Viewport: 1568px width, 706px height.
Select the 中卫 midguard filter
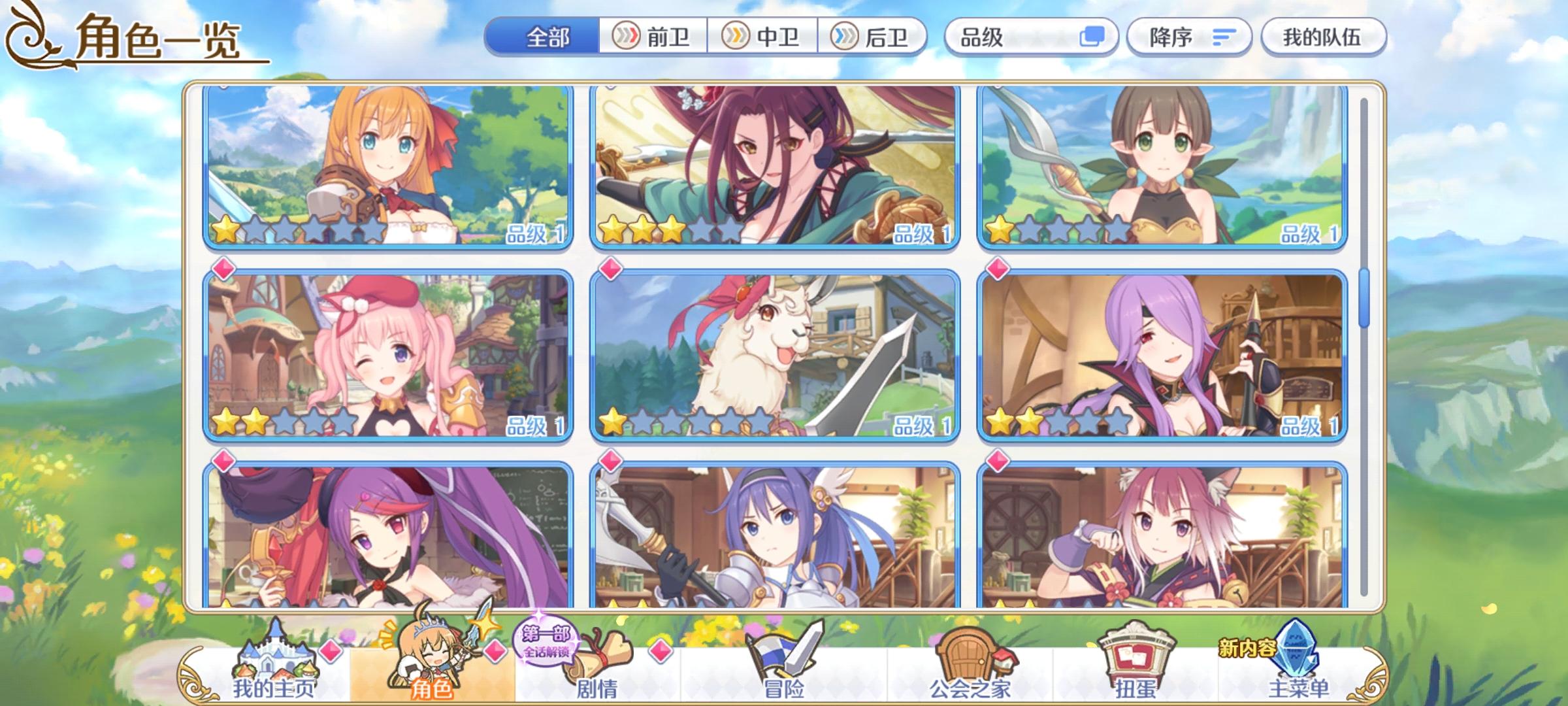click(761, 37)
